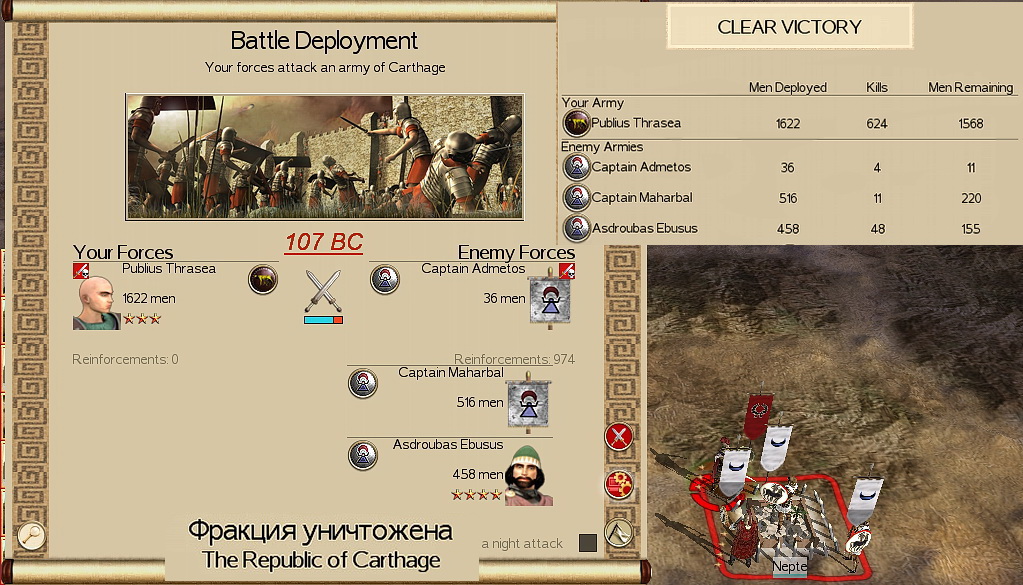Click Captain Maharbal's army banner

tap(527, 403)
